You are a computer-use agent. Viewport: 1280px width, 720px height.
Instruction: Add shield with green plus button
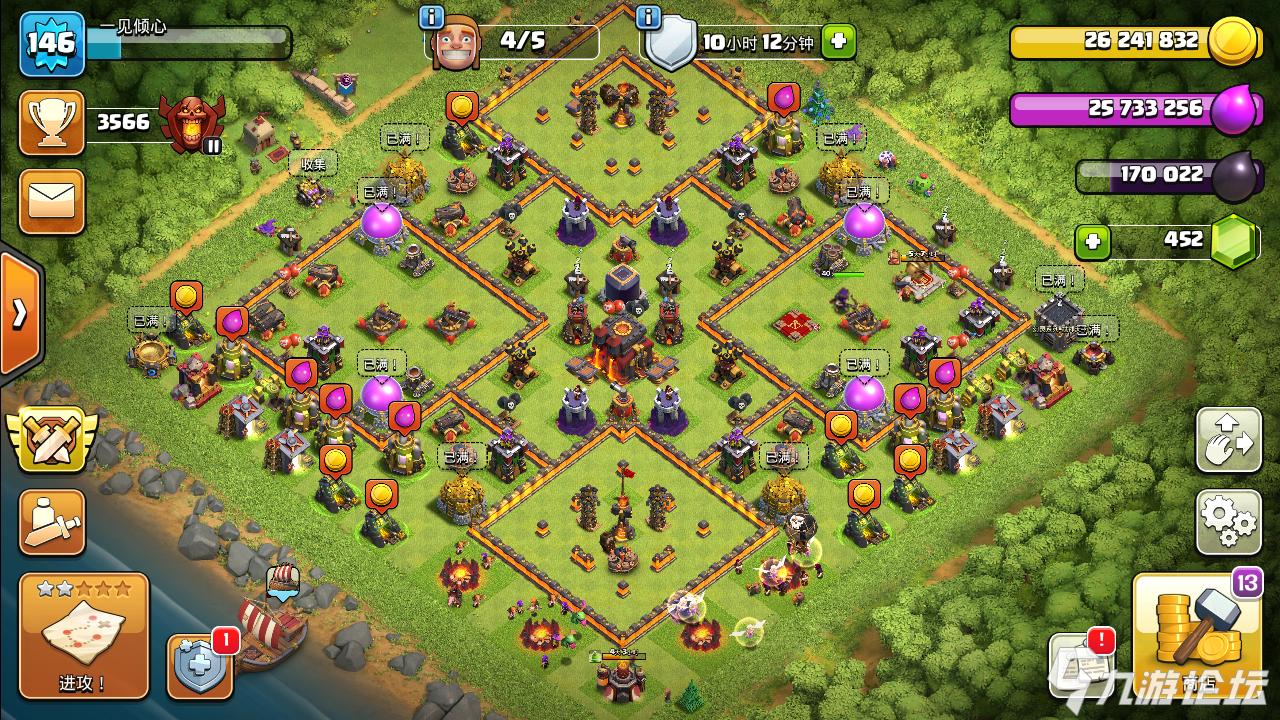(x=838, y=42)
